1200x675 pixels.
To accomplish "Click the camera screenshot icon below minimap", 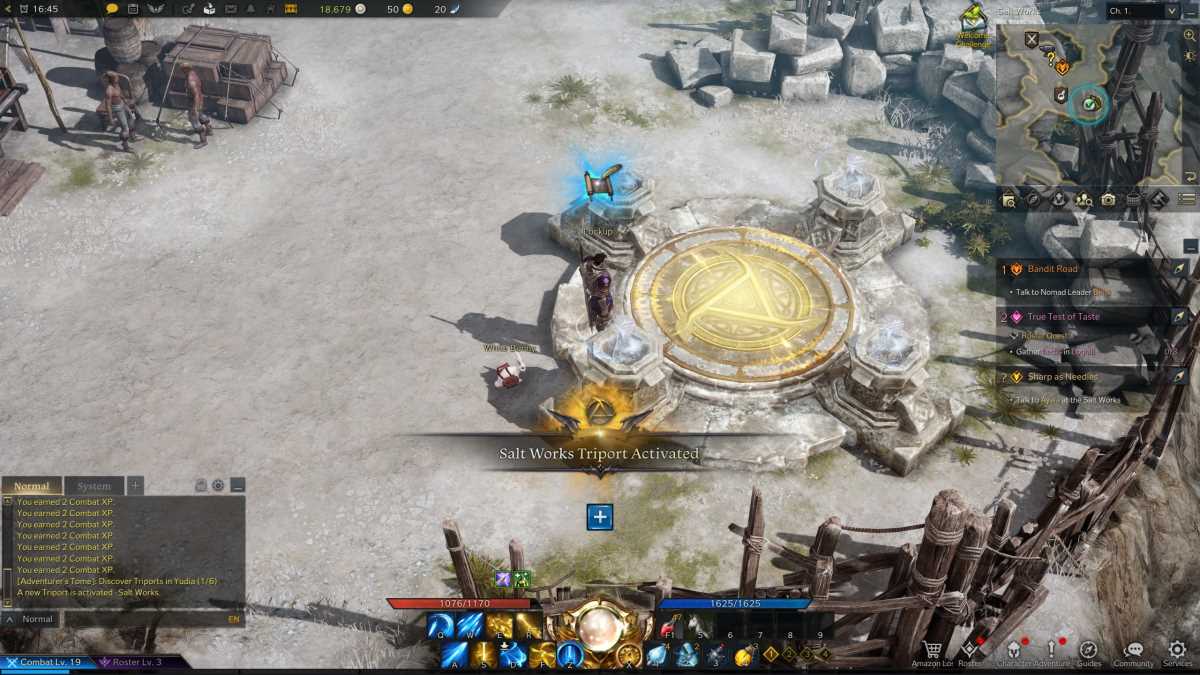I will 1108,199.
